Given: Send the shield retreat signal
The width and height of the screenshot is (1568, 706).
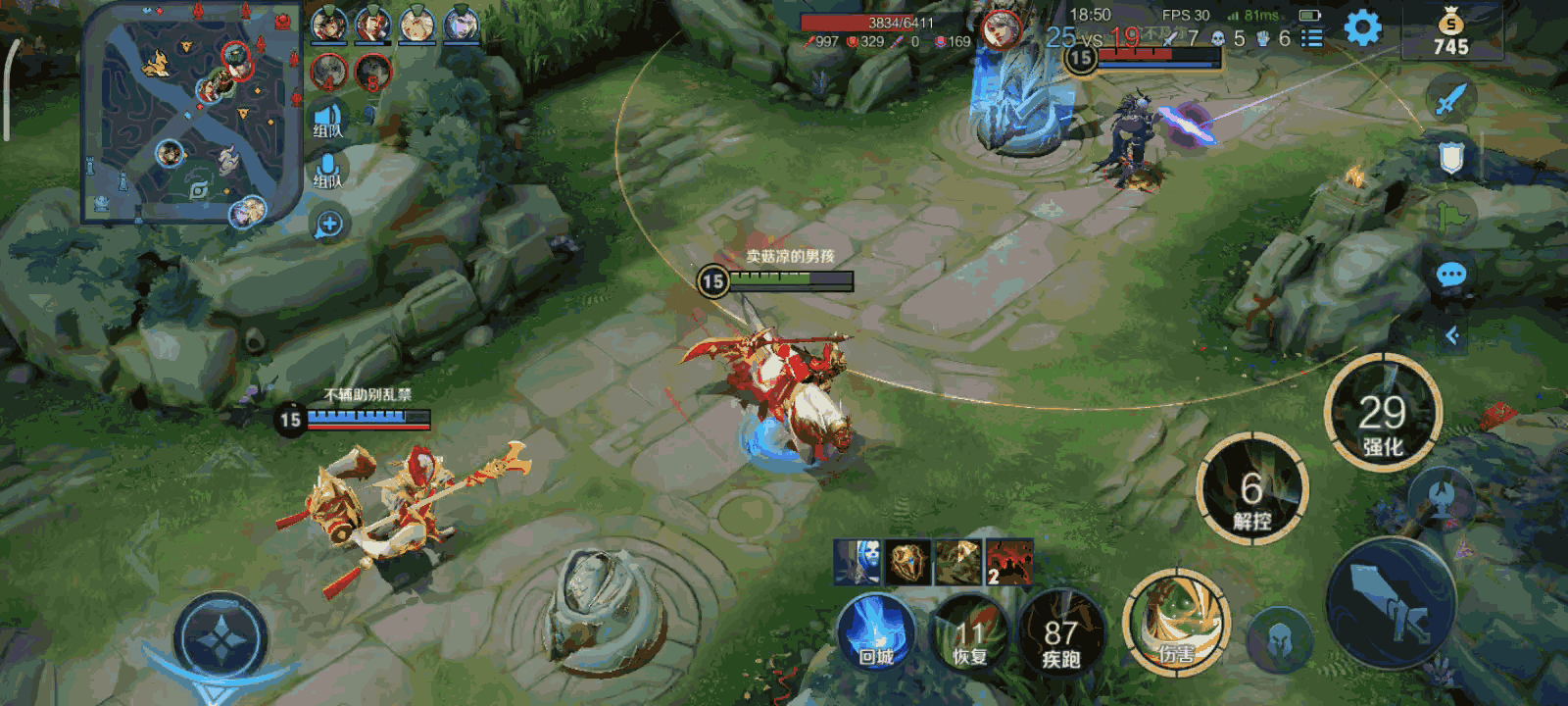Looking at the screenshot, I should click(x=1450, y=157).
